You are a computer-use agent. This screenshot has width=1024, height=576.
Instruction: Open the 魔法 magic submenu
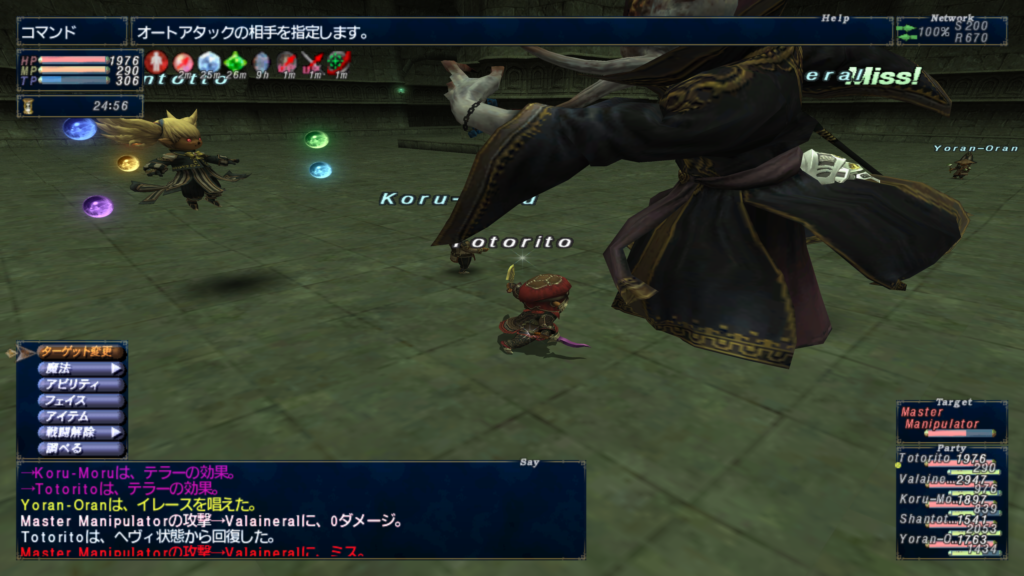click(80, 368)
